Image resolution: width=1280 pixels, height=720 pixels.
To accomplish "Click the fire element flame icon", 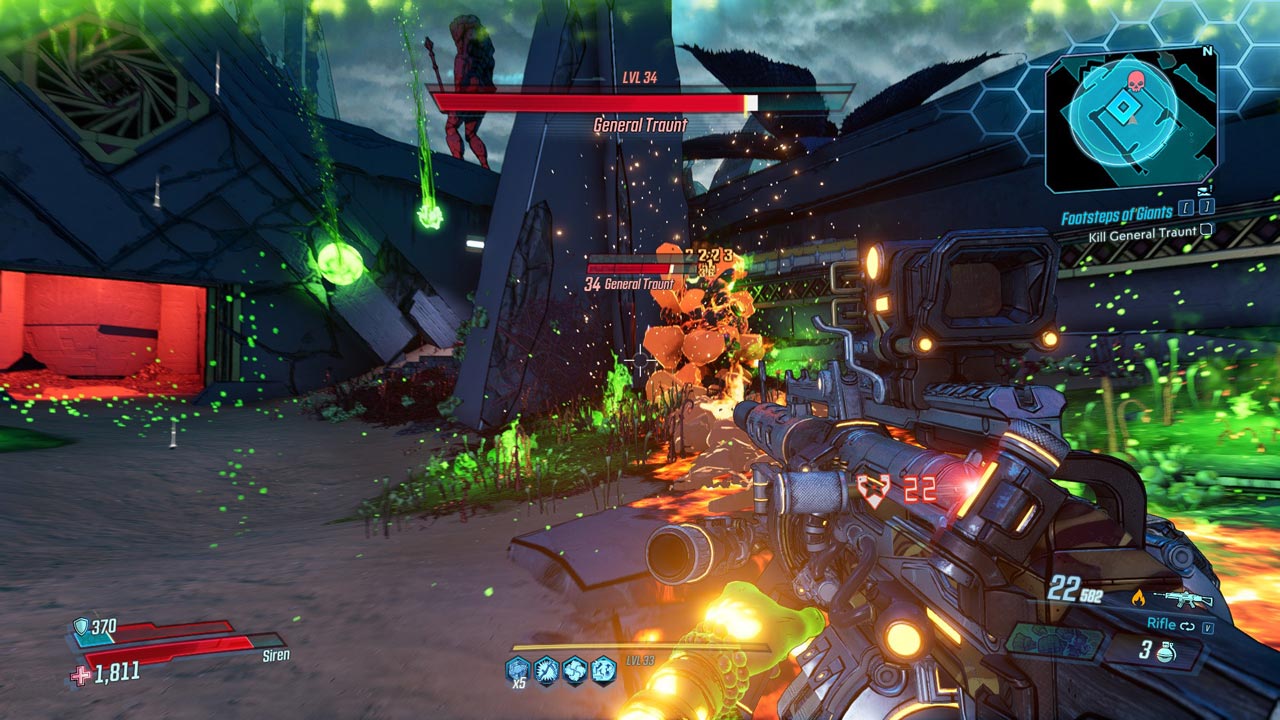I will tap(1138, 599).
